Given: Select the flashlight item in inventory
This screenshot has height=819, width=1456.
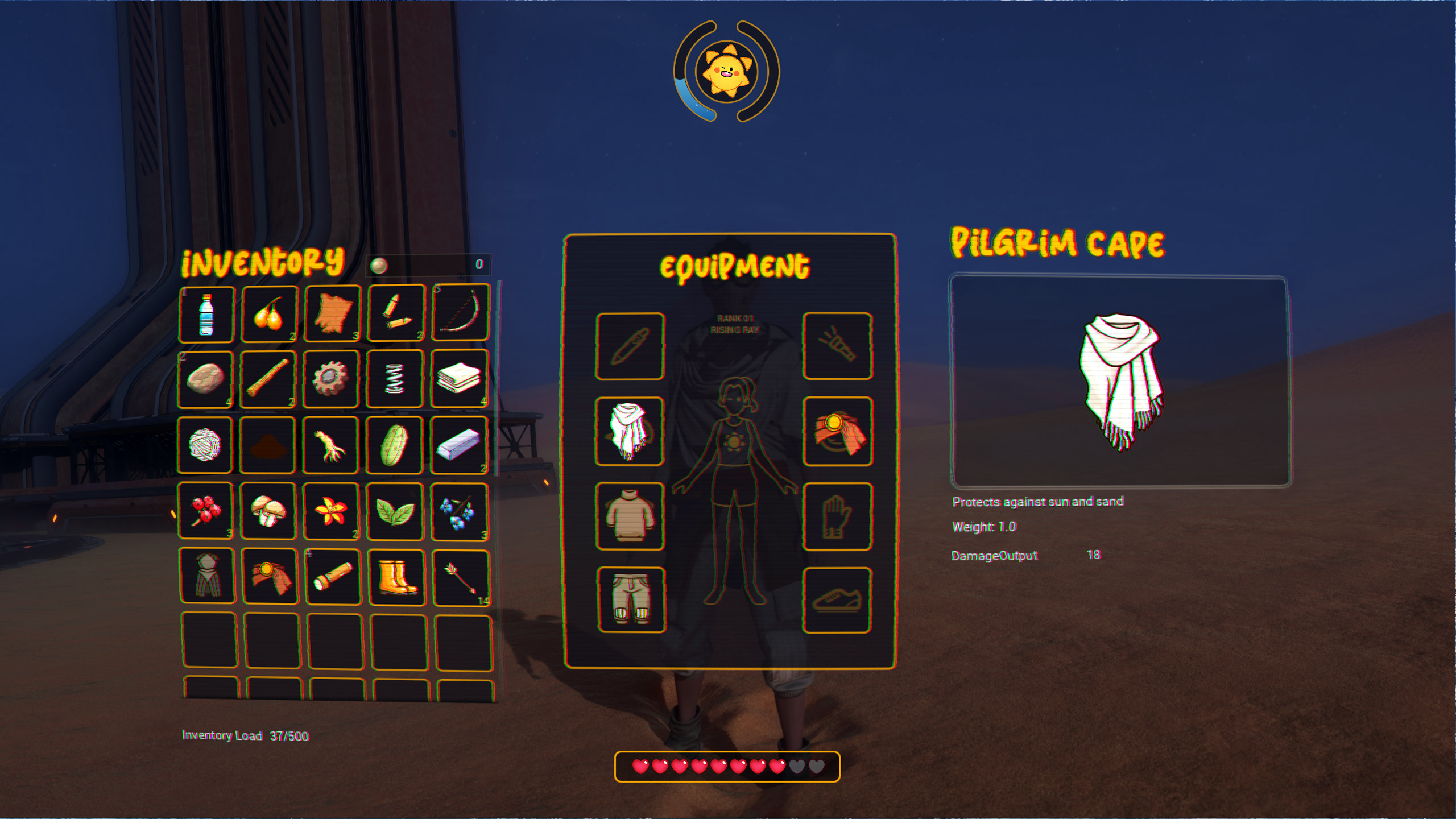Looking at the screenshot, I should pyautogui.click(x=333, y=577).
